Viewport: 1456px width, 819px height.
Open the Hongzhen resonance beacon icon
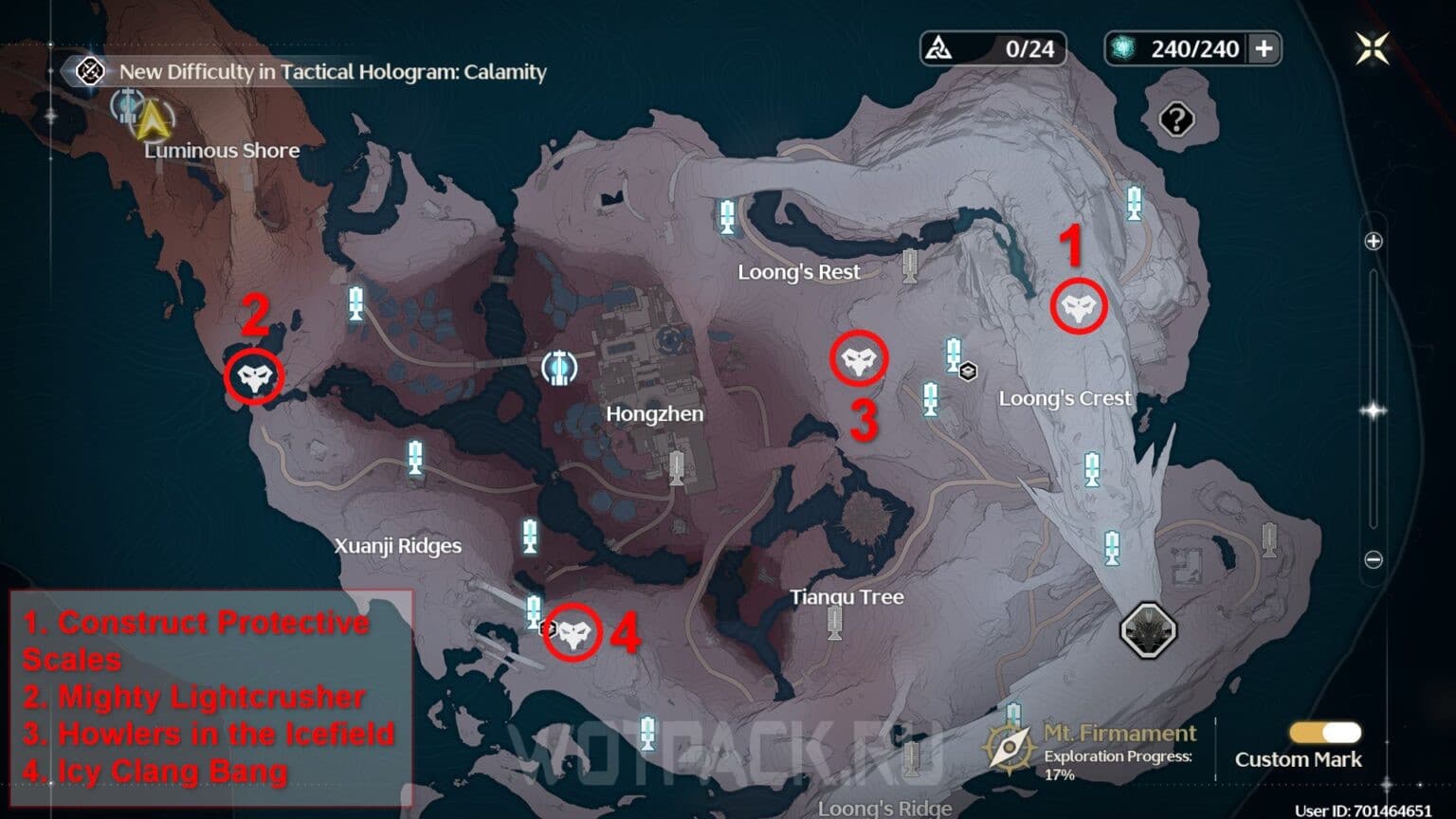coord(560,368)
